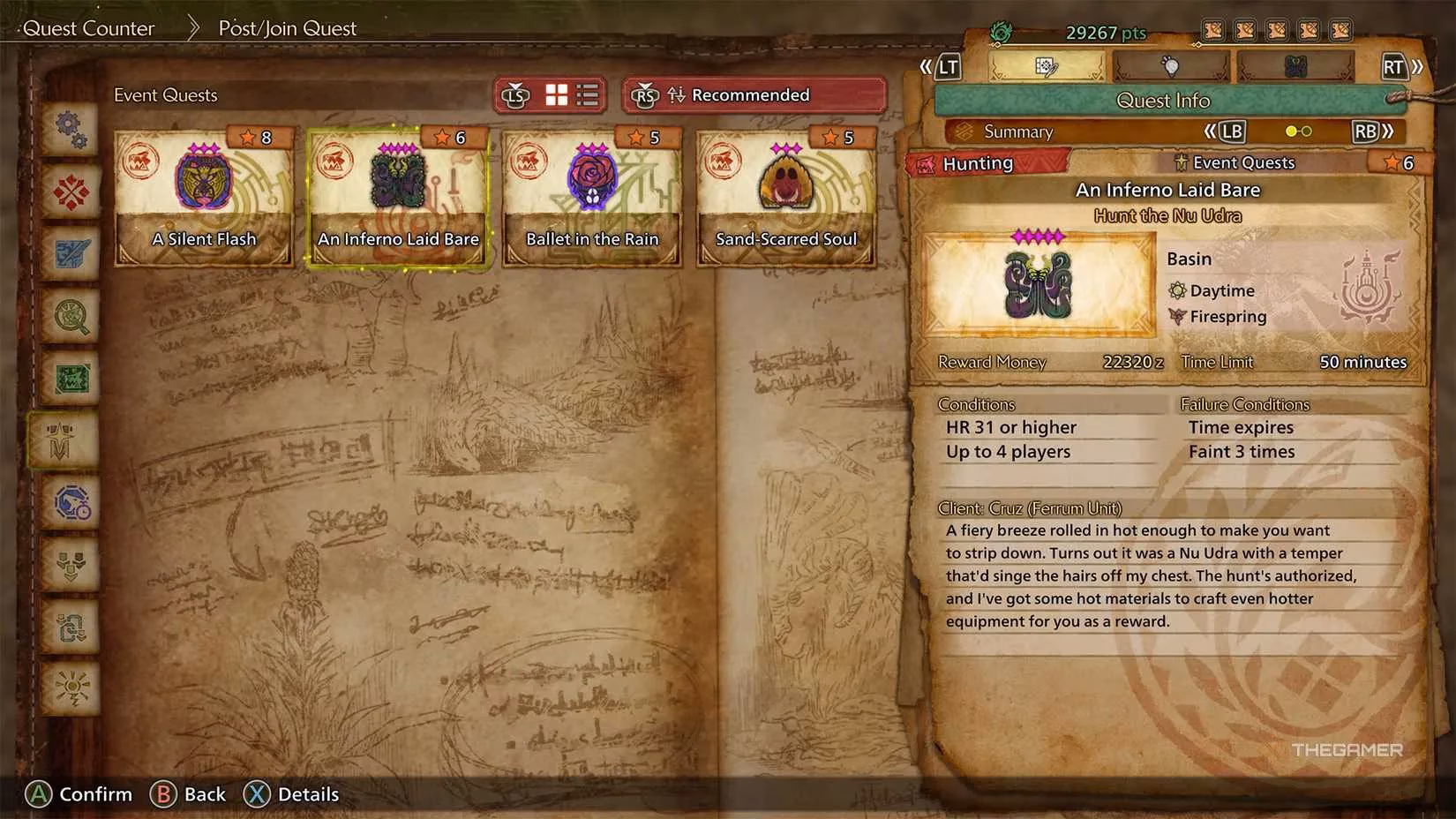Open the Sand-Scarred Soul quest card
This screenshot has width=1456, height=819.
pyautogui.click(x=786, y=197)
